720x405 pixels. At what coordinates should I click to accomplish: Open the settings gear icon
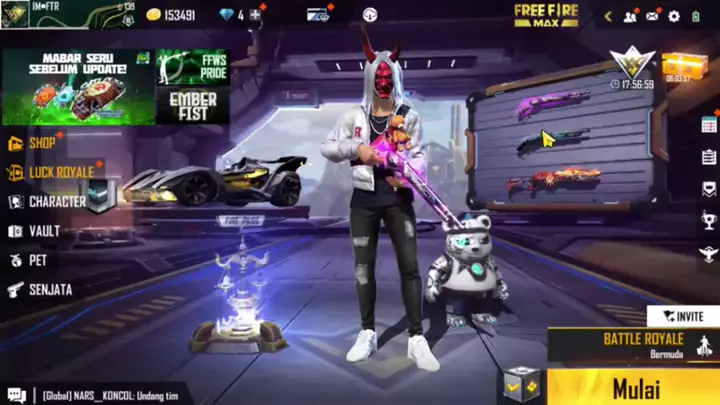(673, 16)
